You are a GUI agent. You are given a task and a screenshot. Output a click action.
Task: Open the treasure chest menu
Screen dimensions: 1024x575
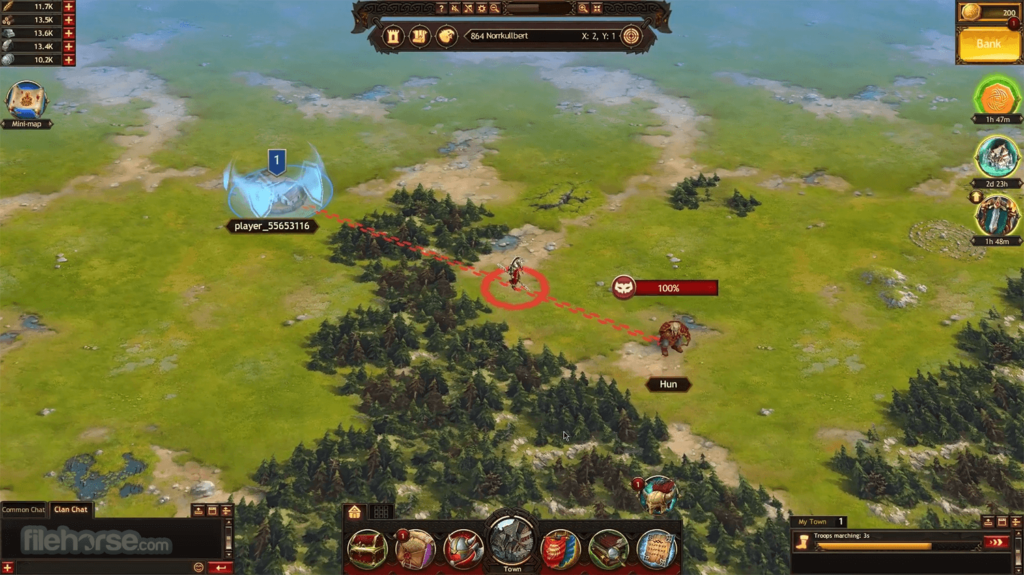tap(368, 549)
